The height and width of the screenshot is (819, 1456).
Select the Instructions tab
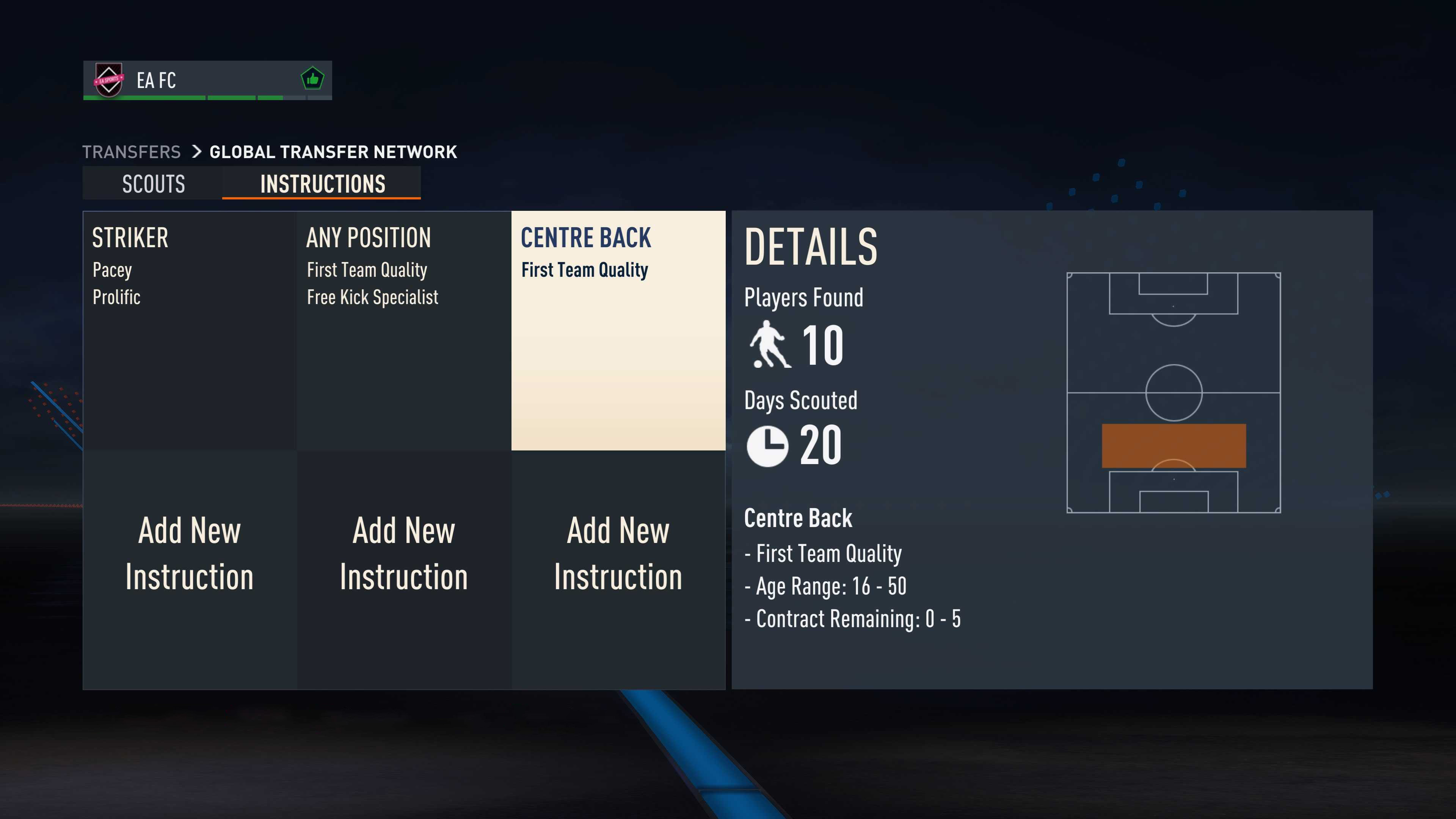tap(322, 184)
